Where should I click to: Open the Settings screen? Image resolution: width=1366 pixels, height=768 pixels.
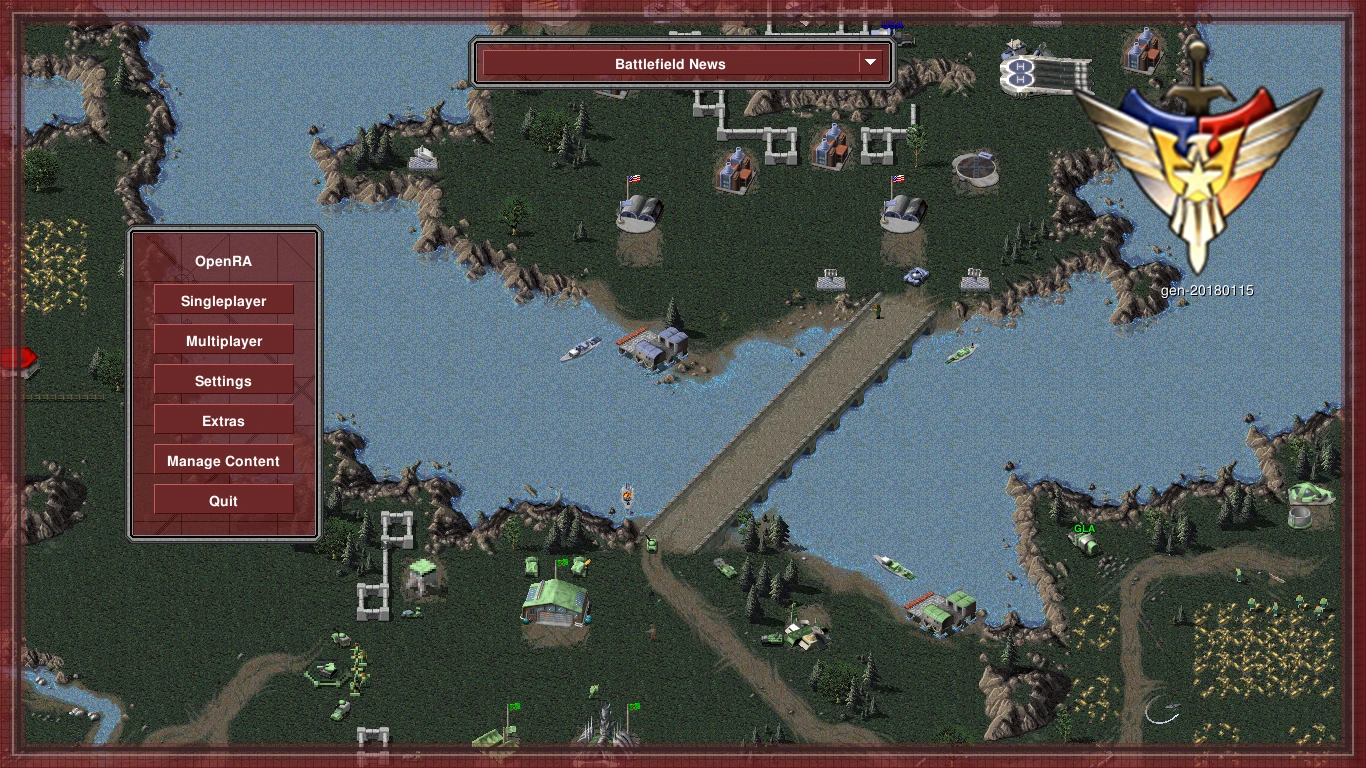(x=223, y=381)
